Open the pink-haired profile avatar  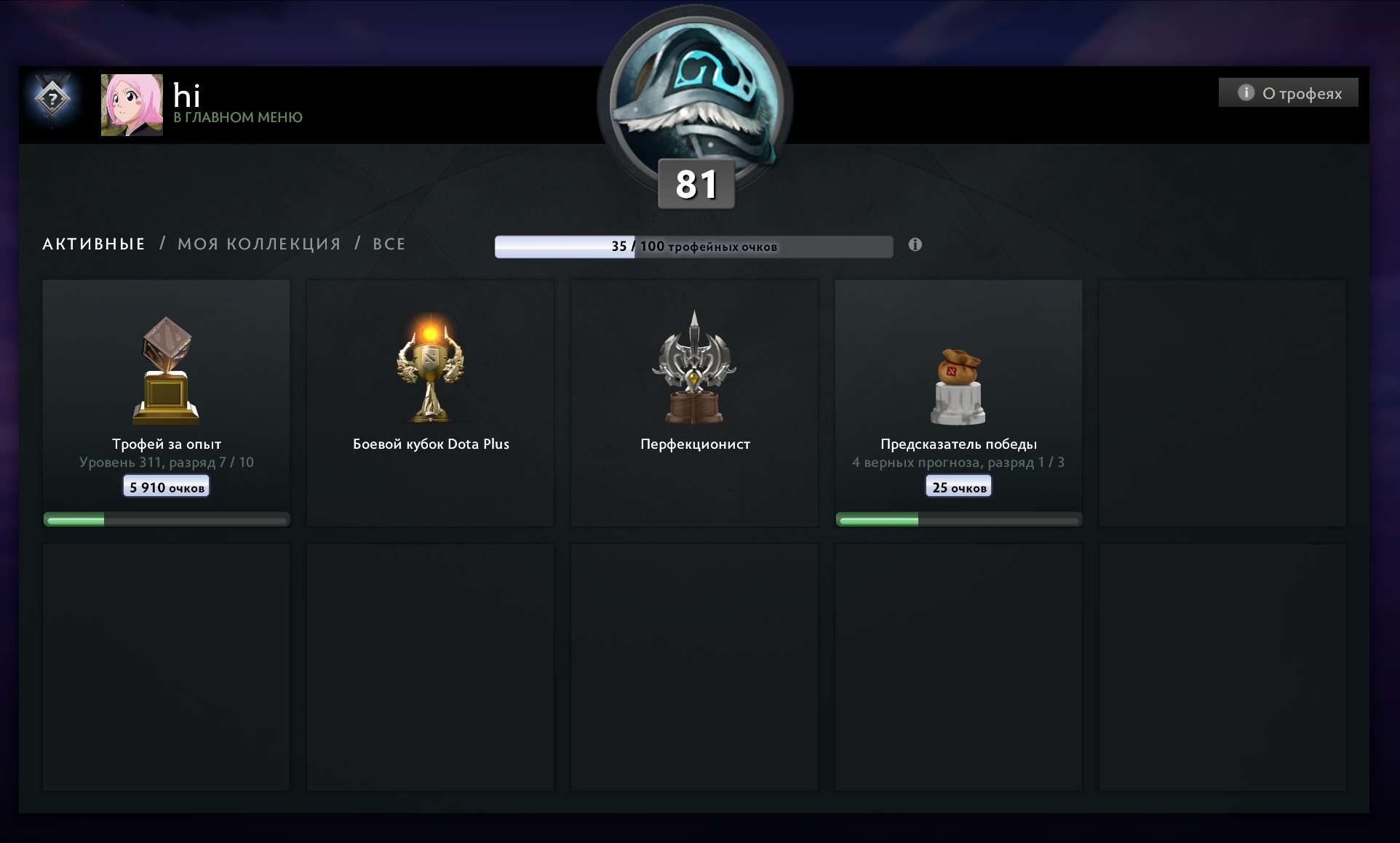pos(132,103)
